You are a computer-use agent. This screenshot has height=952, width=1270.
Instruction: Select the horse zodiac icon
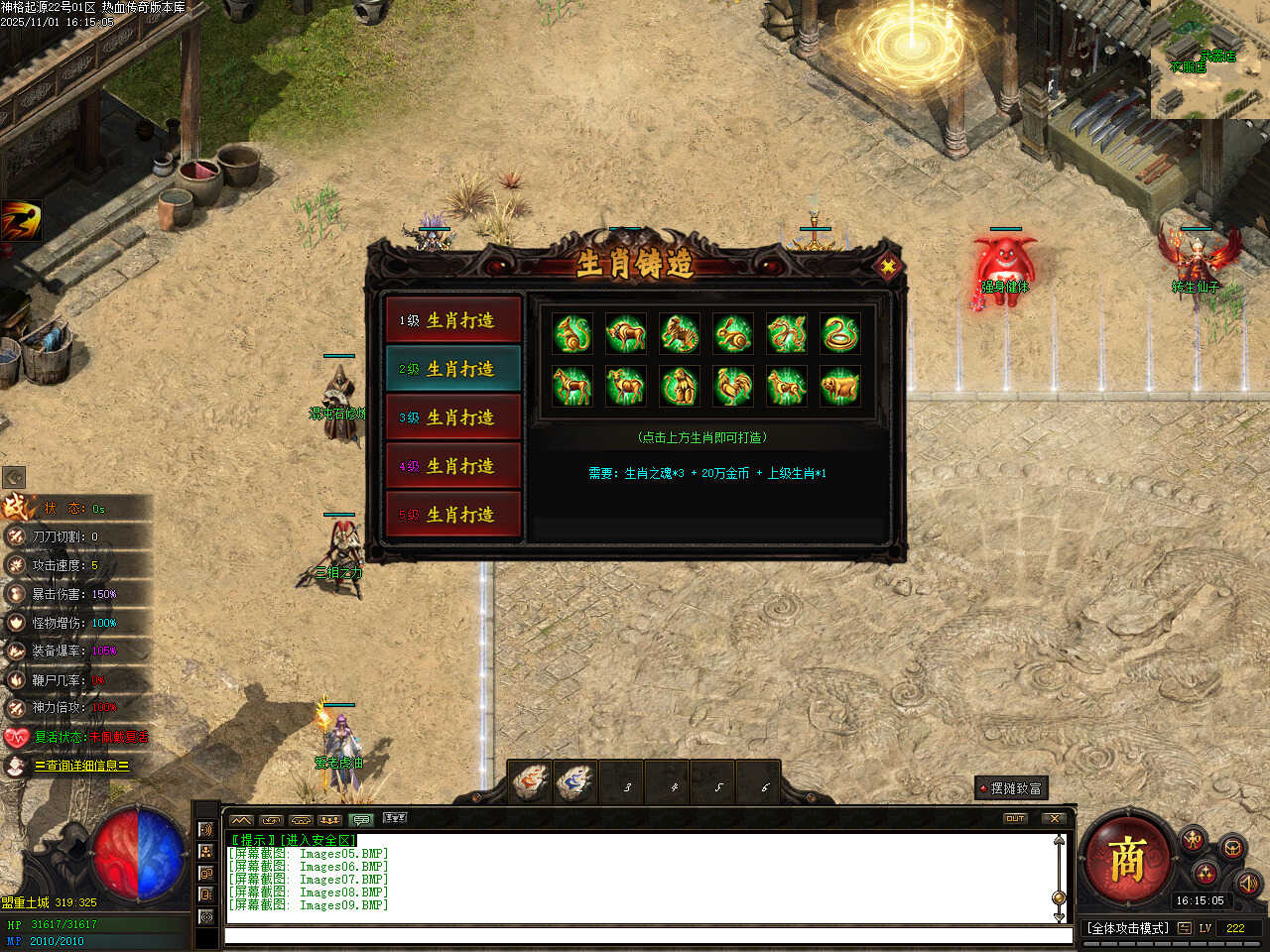(x=572, y=386)
